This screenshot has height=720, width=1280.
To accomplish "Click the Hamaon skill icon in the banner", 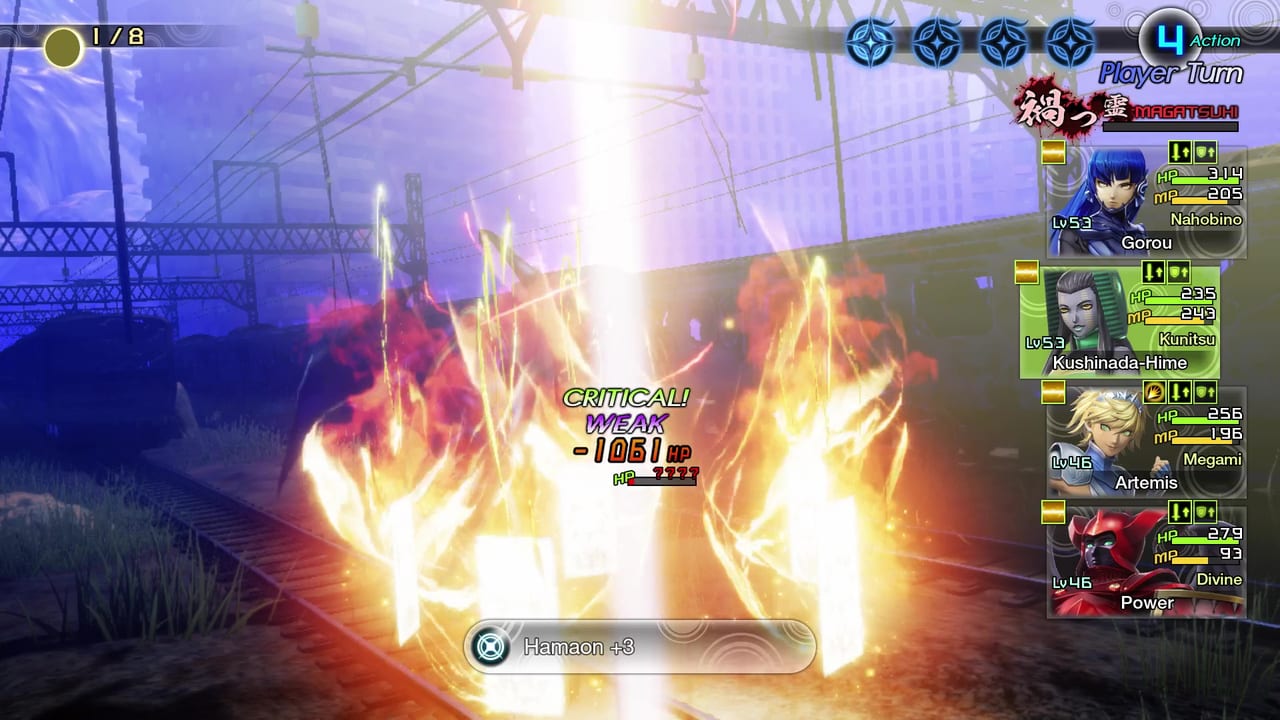I will point(489,647).
